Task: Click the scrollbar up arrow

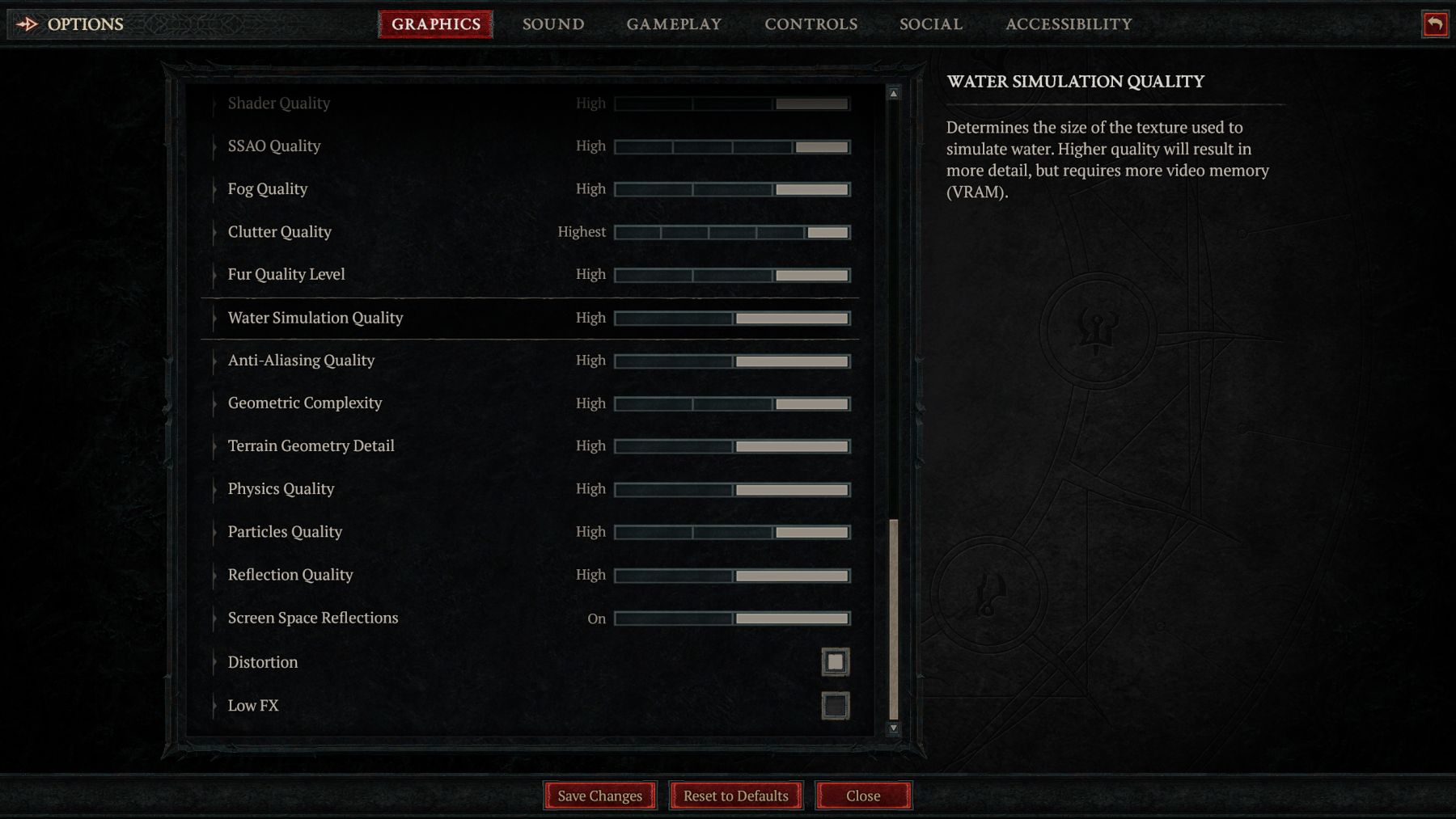Action: (894, 94)
